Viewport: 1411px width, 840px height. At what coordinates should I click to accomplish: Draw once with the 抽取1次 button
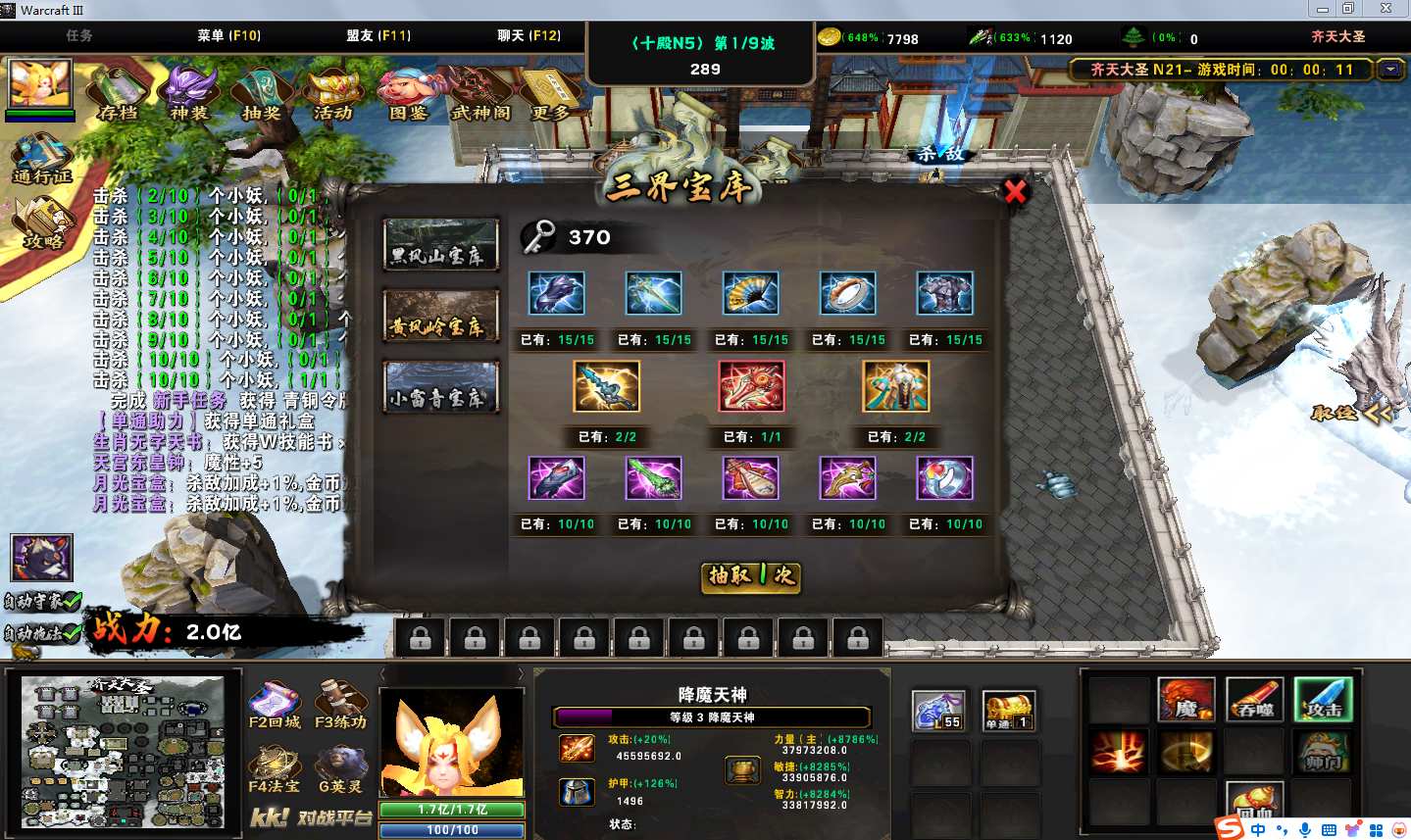pos(751,576)
